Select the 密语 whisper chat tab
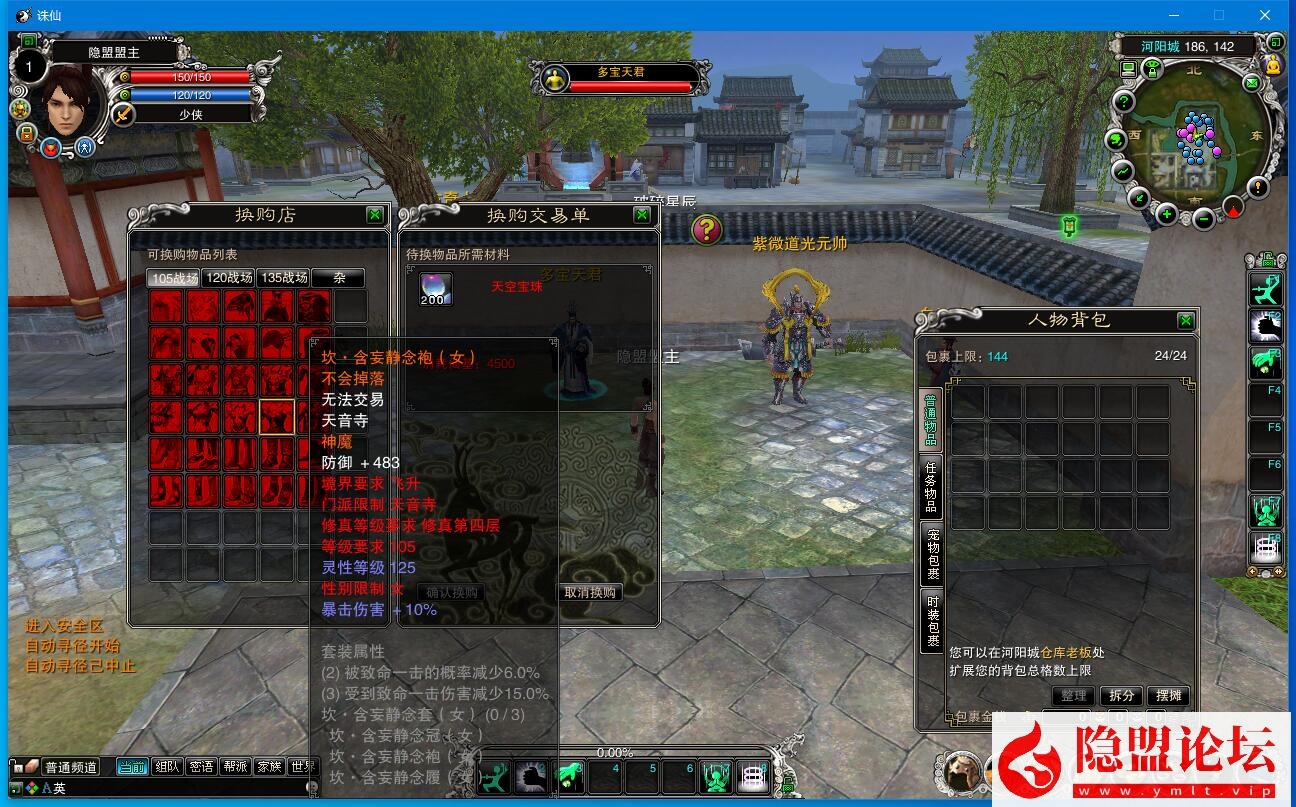 (201, 767)
